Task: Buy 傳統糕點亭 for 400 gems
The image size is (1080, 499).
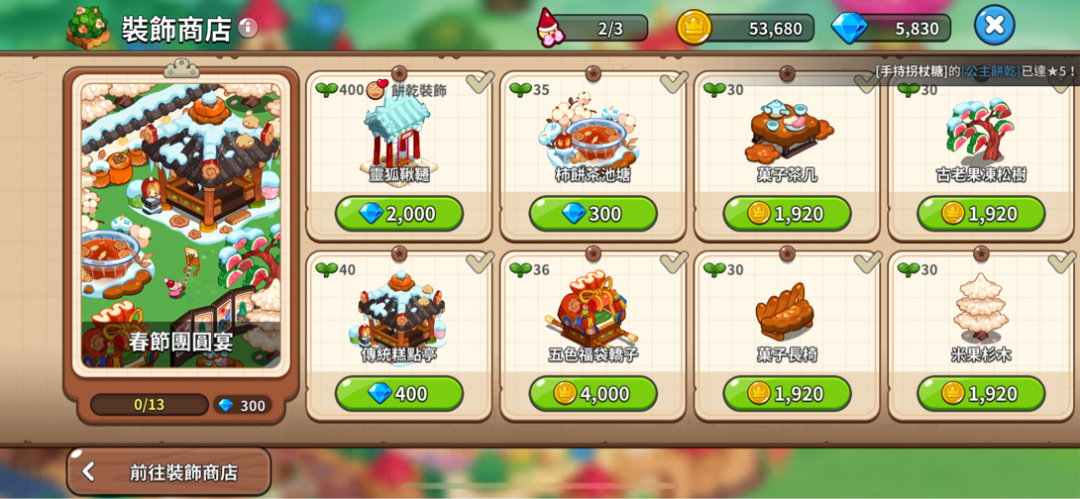Action: [x=399, y=394]
